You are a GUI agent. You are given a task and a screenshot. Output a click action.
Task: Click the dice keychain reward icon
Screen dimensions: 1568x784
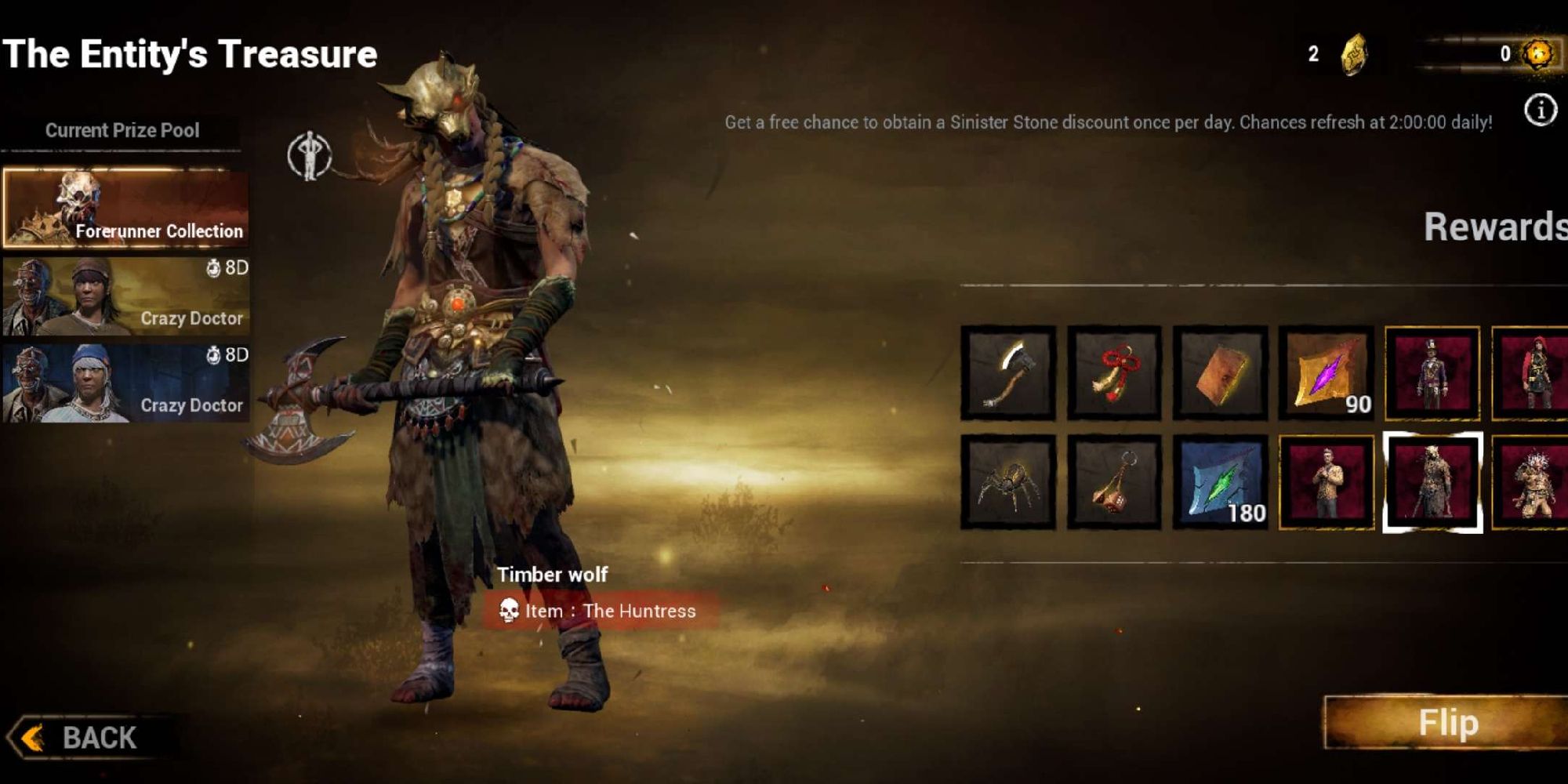point(1113,481)
